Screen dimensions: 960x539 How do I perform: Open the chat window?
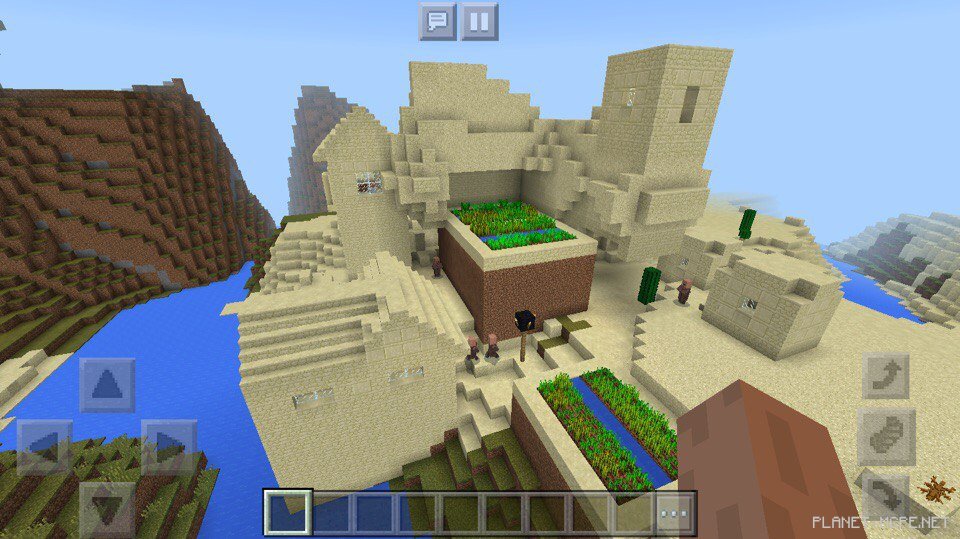(x=437, y=21)
